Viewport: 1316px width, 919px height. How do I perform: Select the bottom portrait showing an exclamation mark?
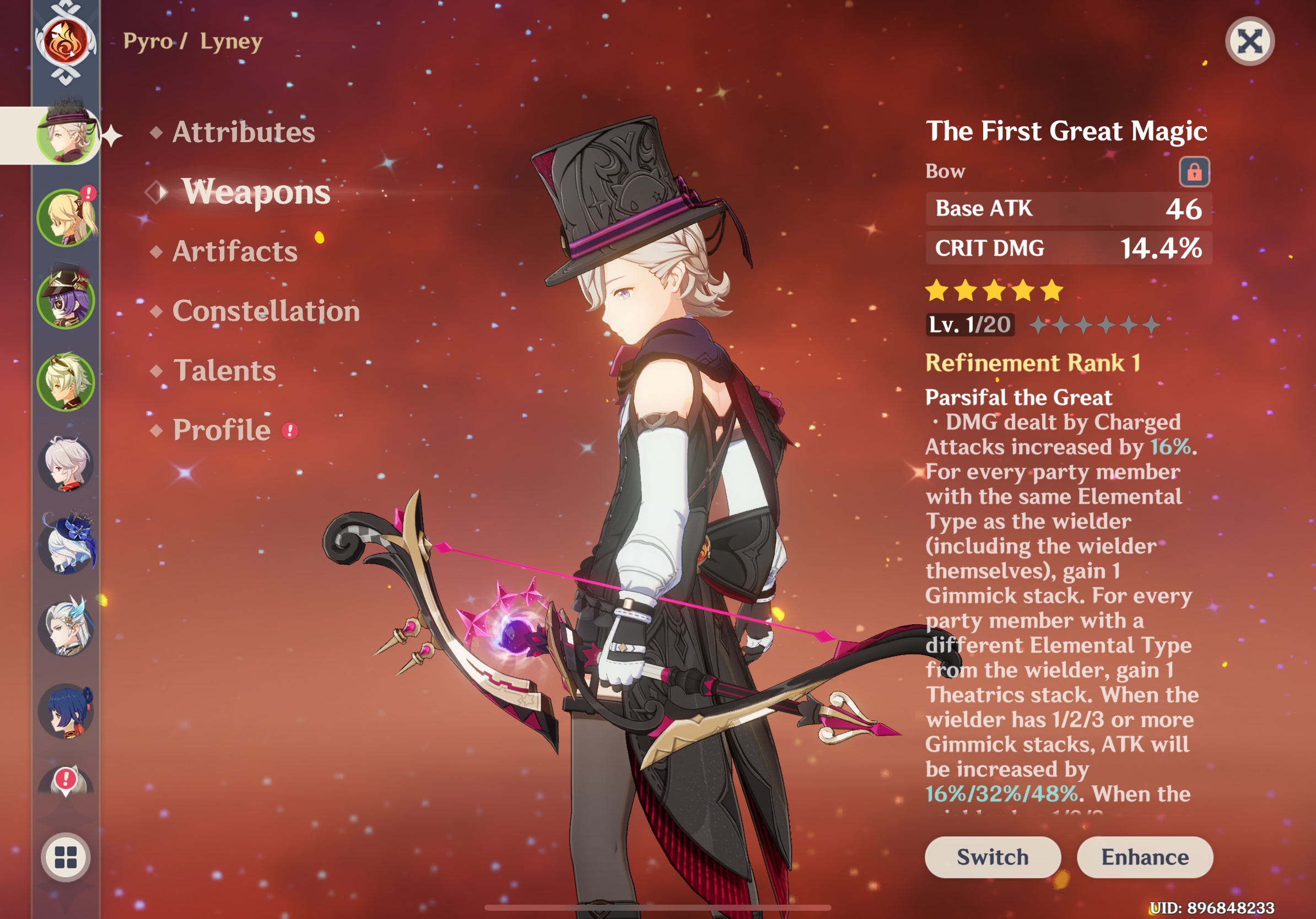coord(65,778)
